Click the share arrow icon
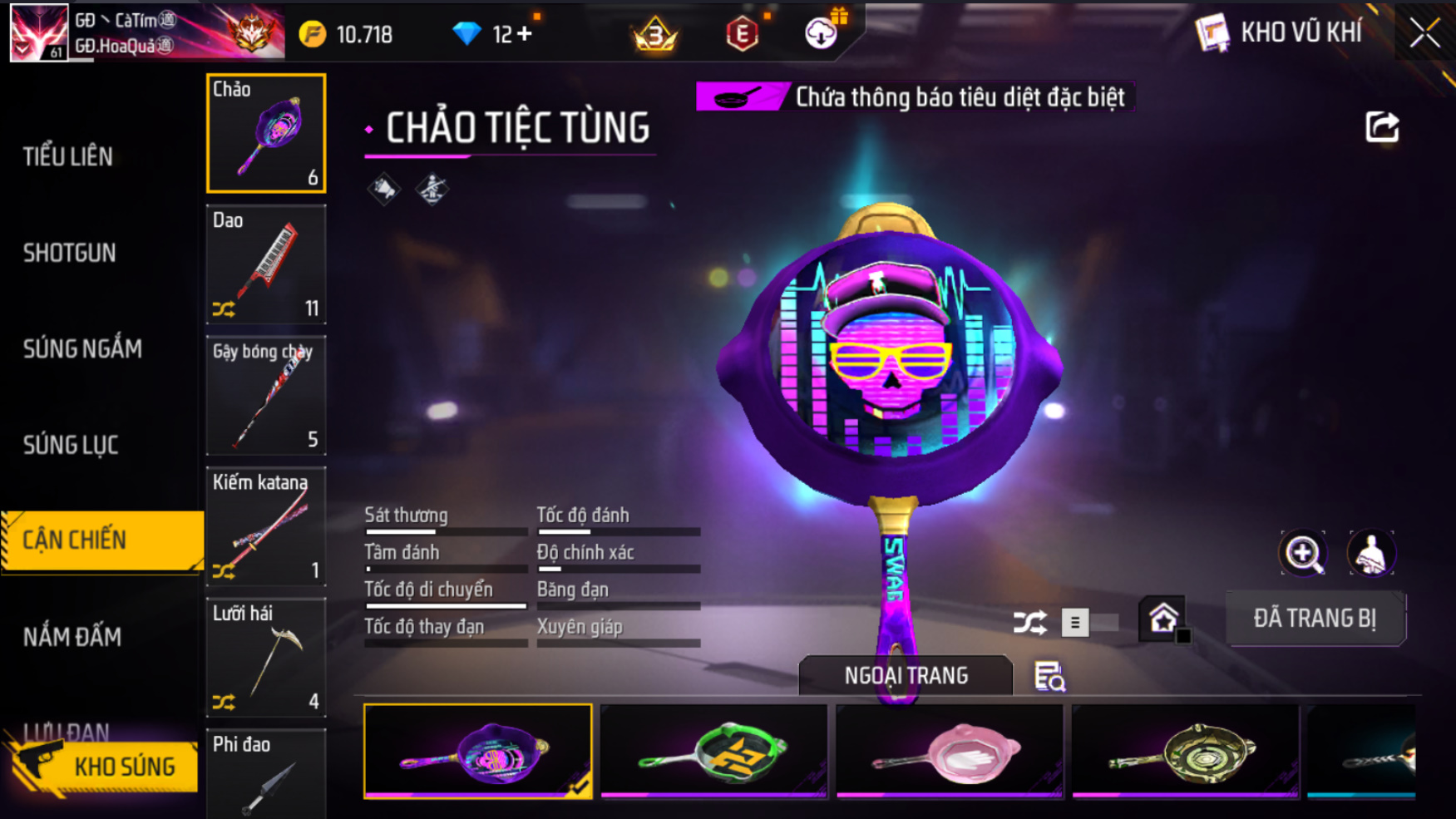 tap(1382, 127)
